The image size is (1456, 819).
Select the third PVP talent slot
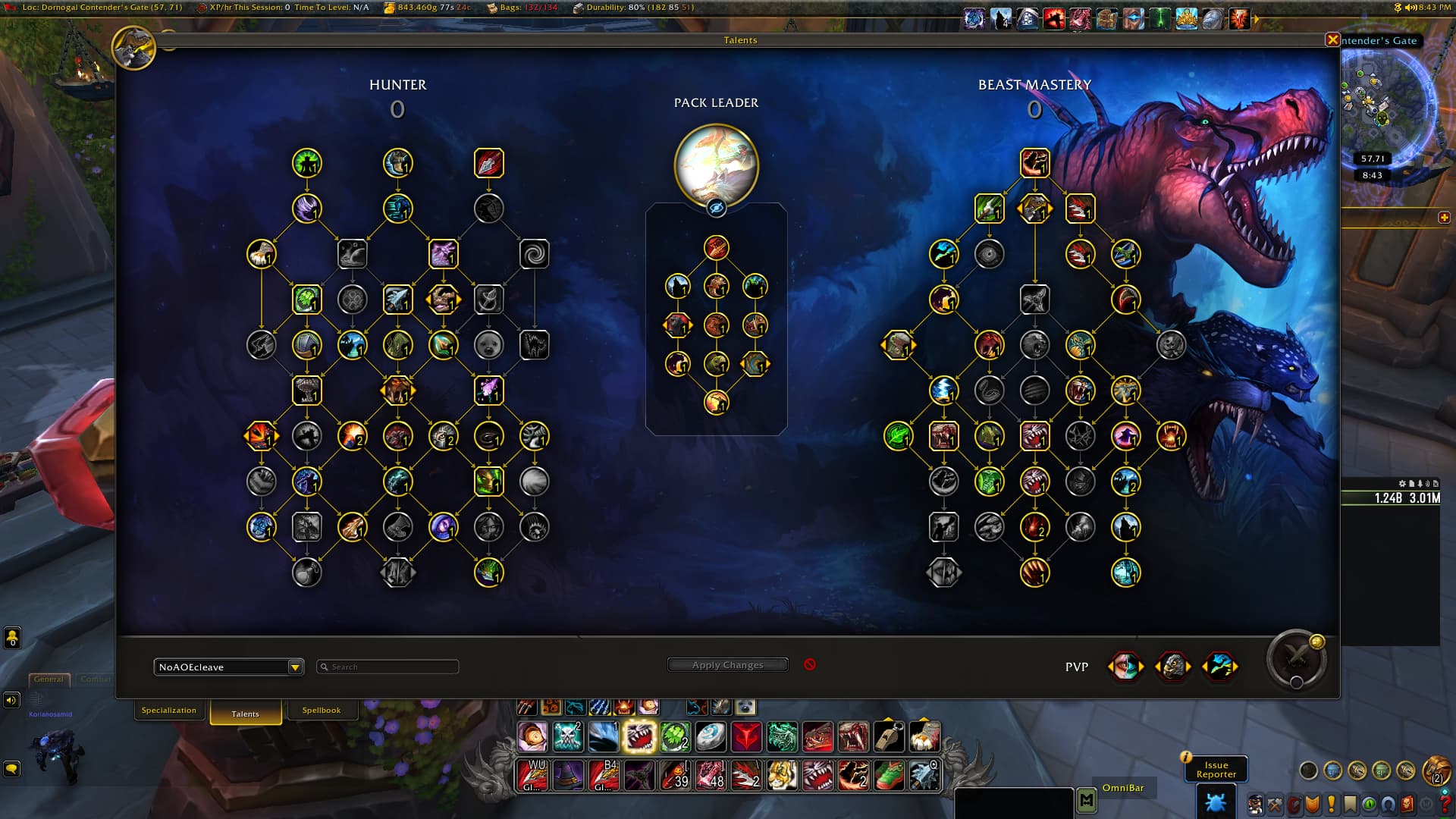1219,667
